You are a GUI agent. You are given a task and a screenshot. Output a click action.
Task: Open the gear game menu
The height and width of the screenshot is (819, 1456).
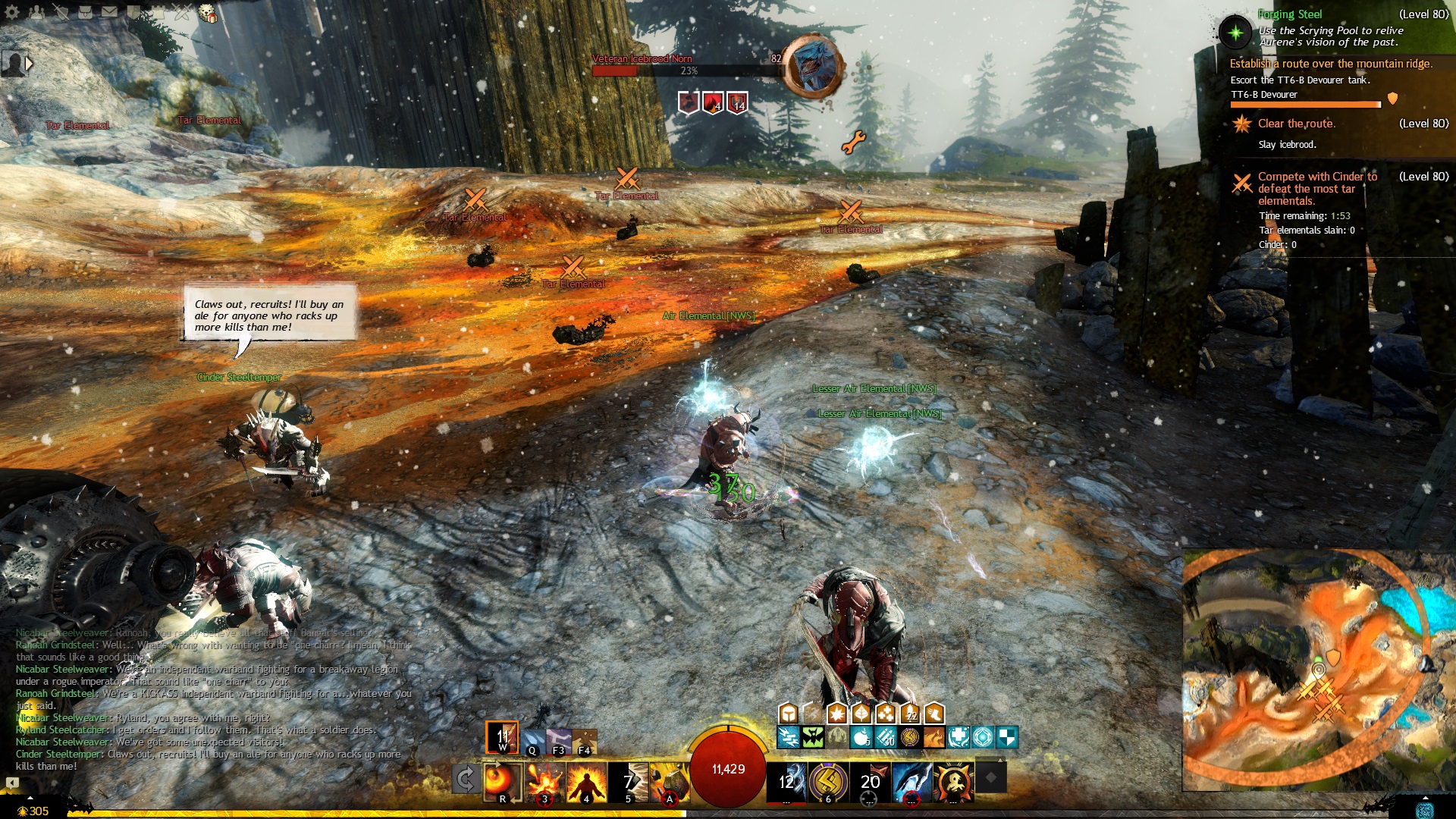(12, 12)
